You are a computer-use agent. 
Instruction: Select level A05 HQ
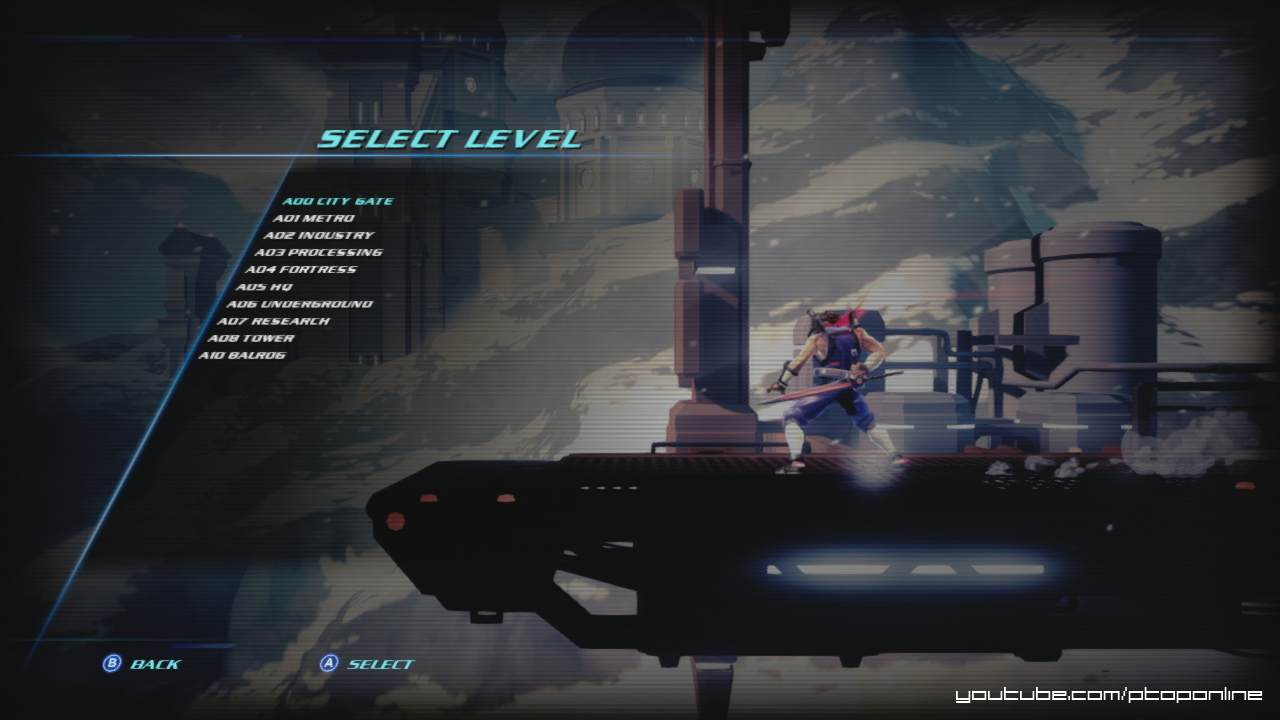[264, 287]
